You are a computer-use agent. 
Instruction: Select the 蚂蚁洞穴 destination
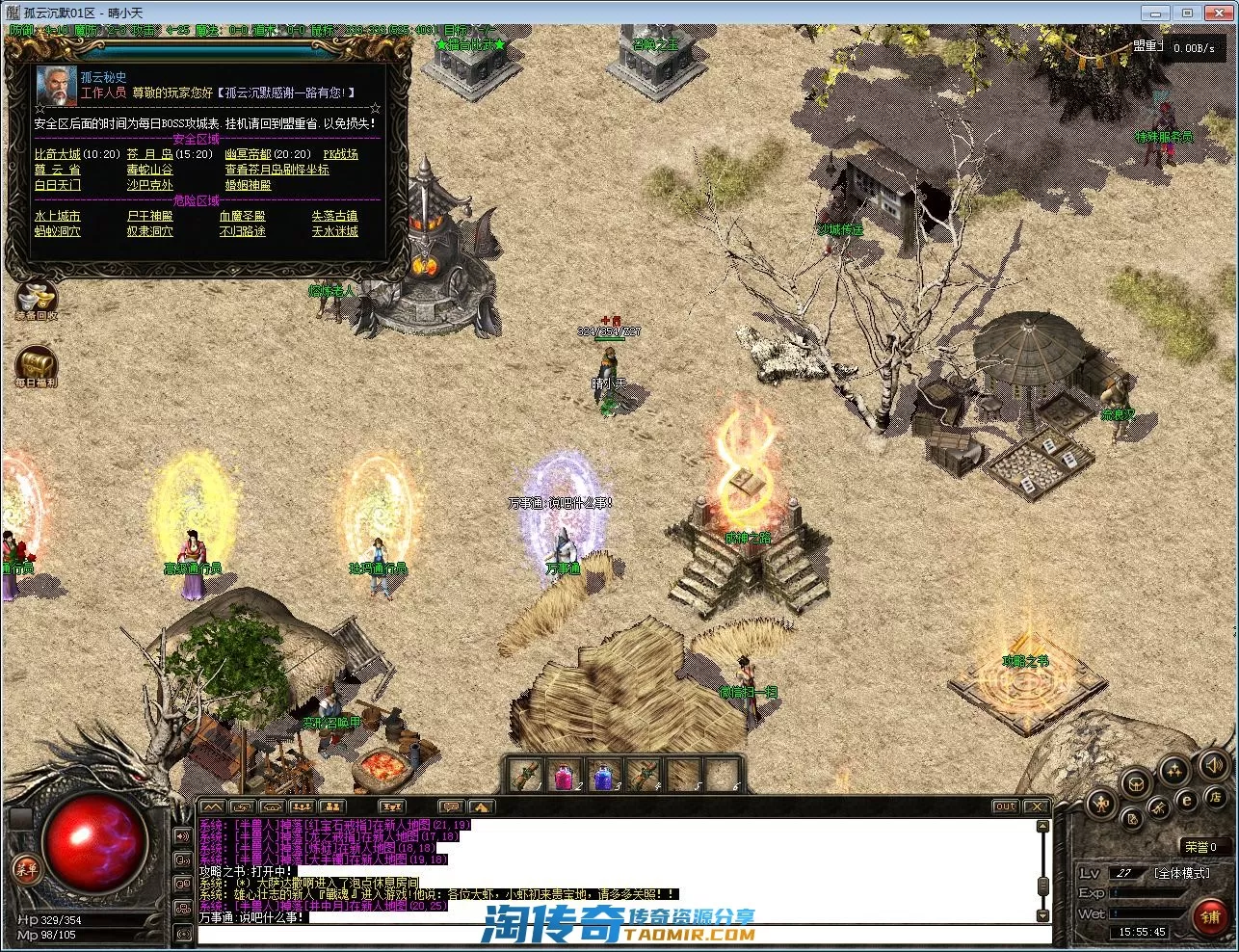[58, 231]
